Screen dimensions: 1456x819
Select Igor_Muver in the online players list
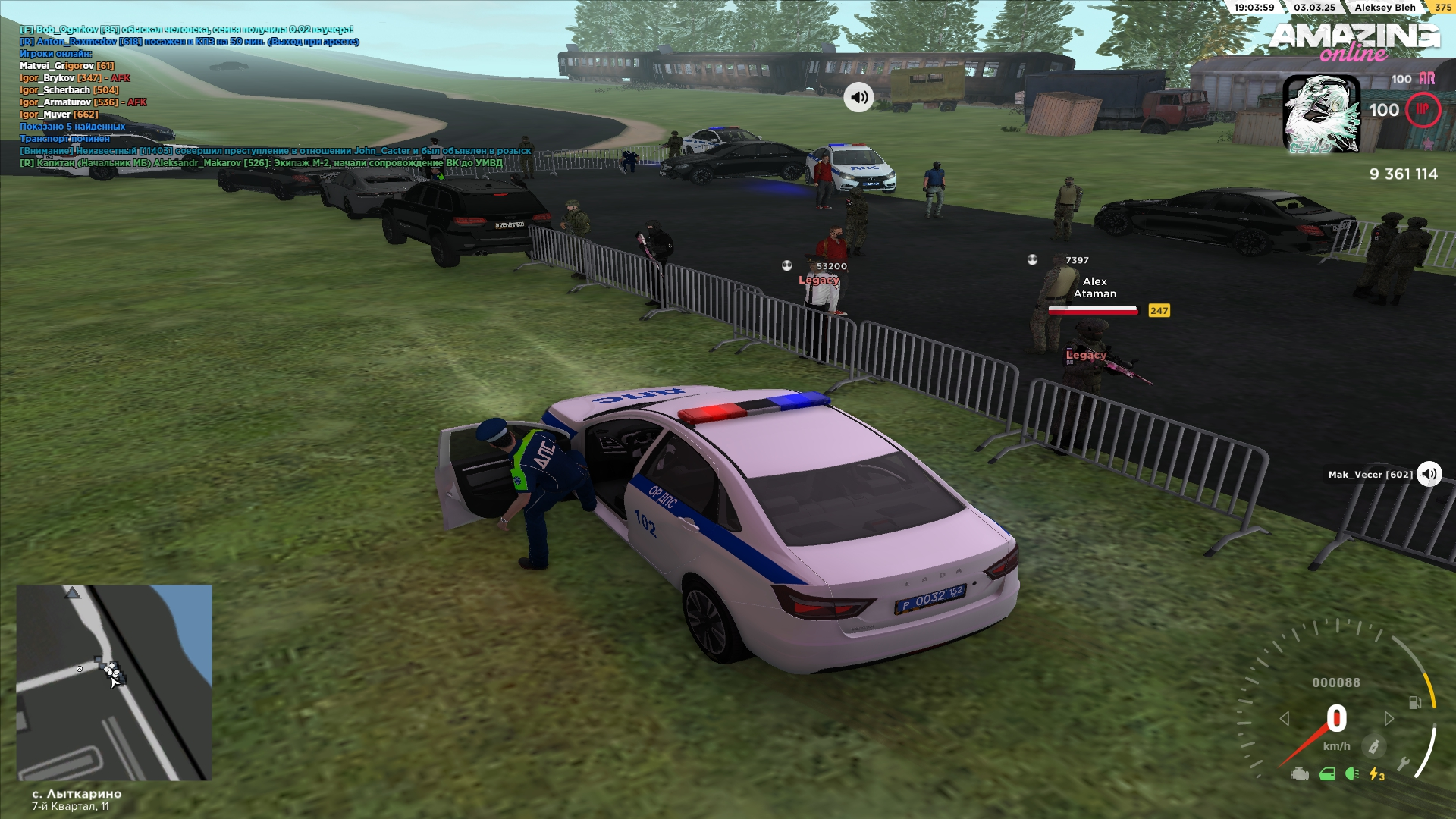coord(58,115)
